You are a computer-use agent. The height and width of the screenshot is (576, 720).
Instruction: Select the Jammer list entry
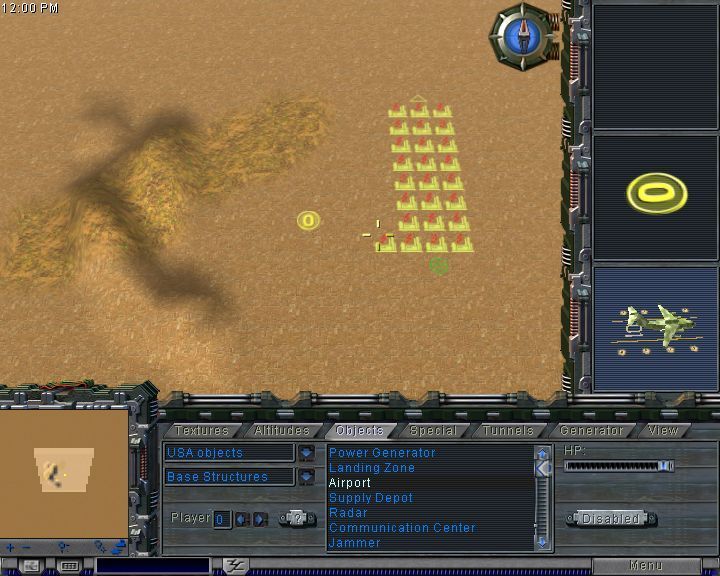coord(354,543)
